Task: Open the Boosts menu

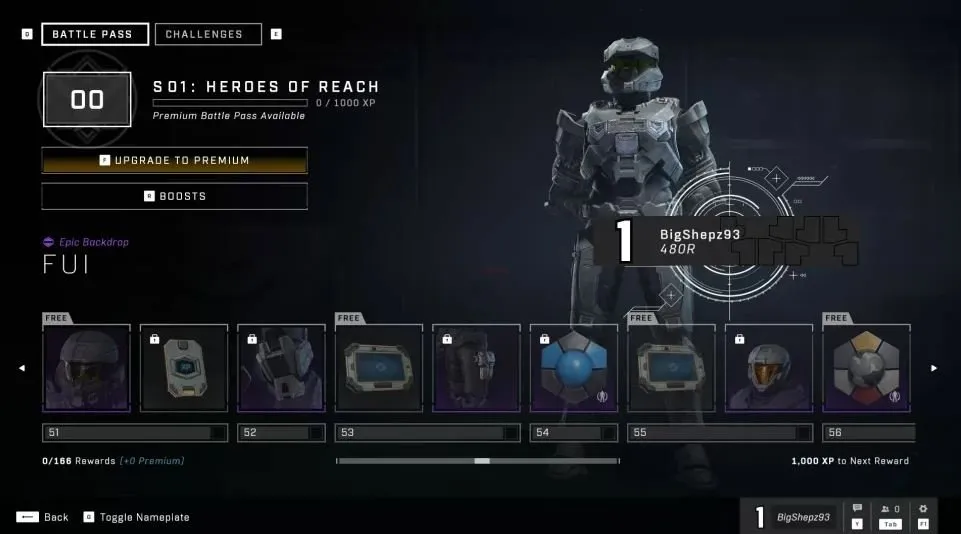Action: [175, 196]
